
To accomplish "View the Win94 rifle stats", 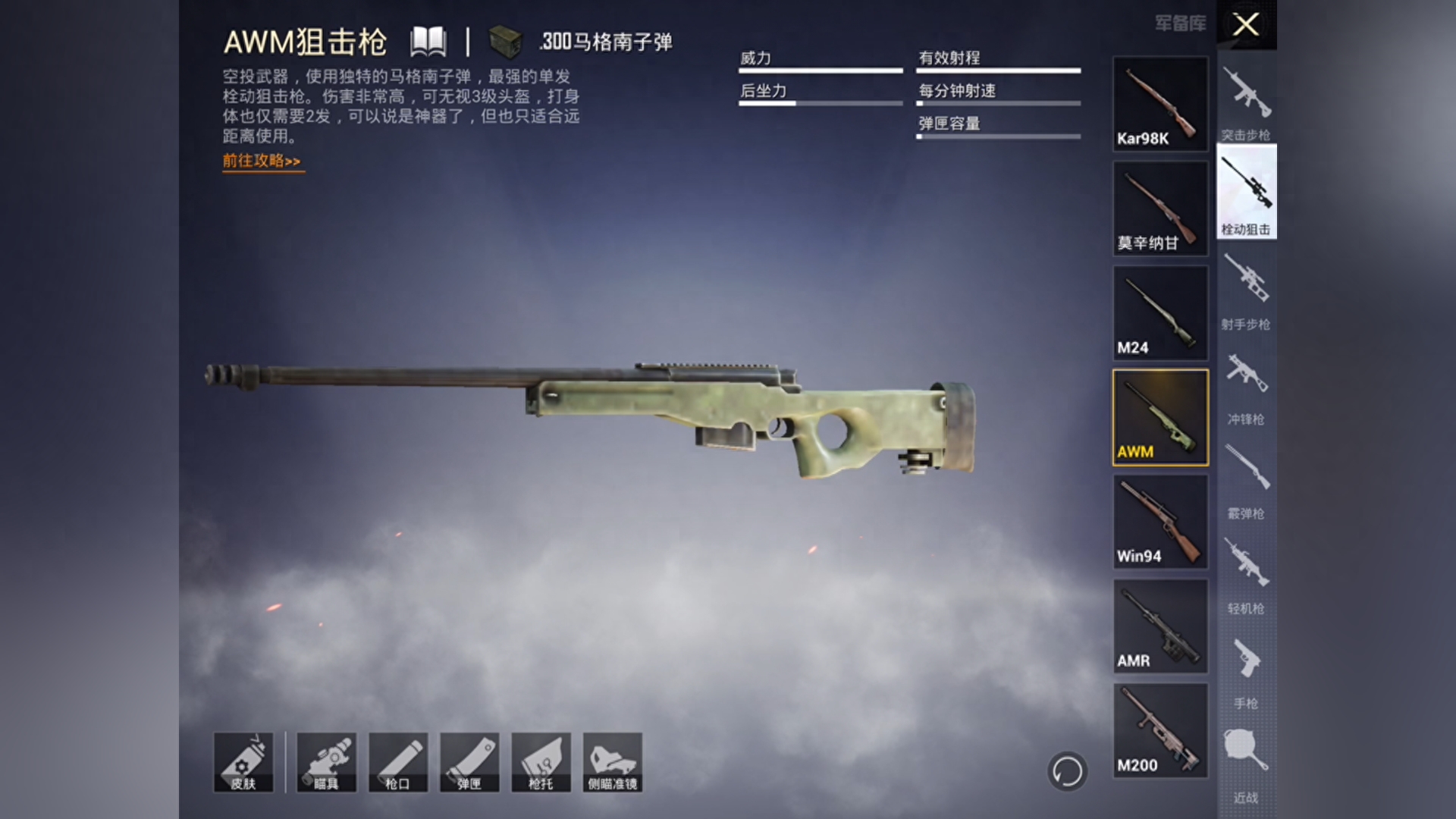I will 1159,522.
